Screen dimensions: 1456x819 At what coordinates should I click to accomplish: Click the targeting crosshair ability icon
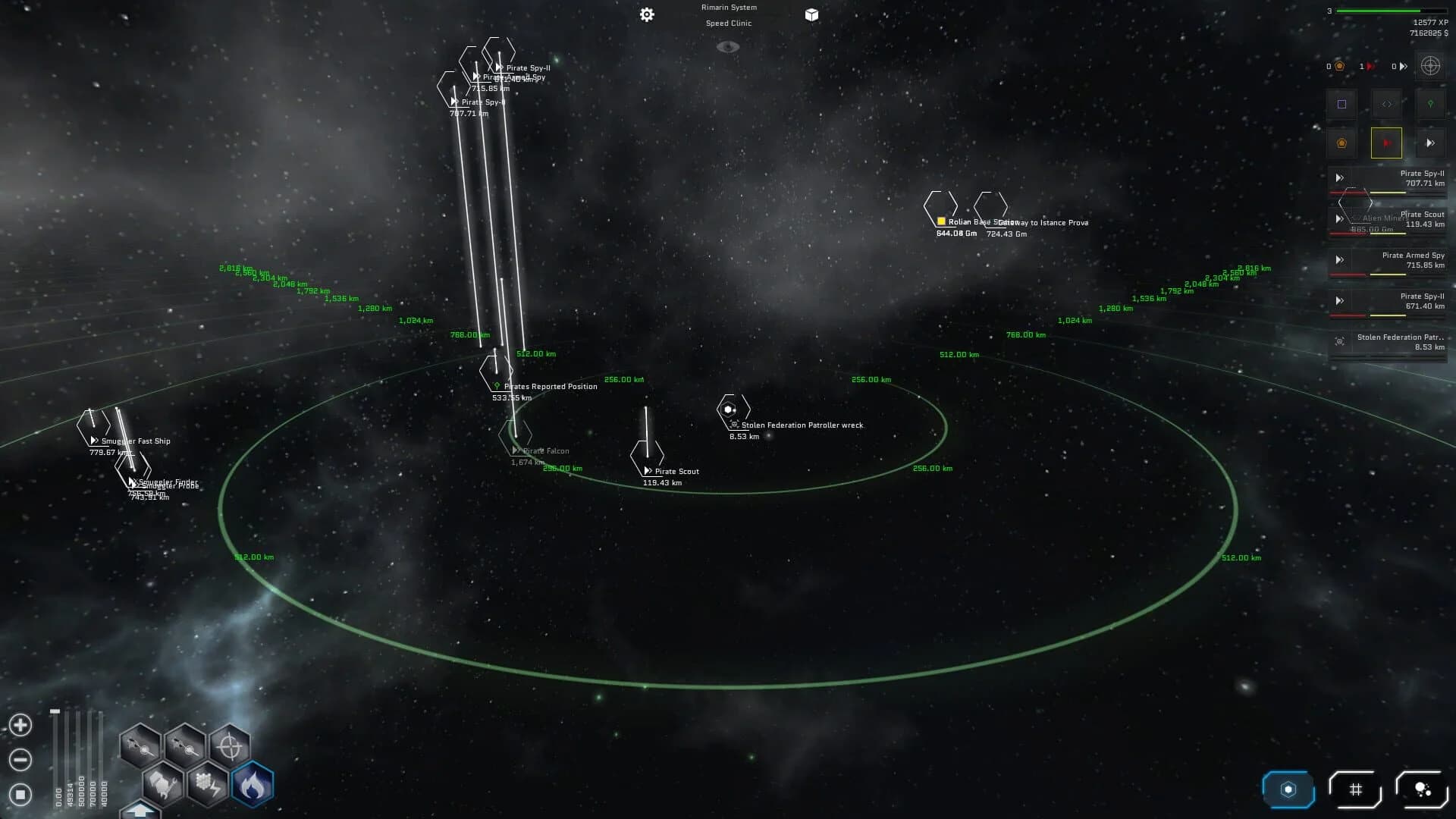(228, 746)
